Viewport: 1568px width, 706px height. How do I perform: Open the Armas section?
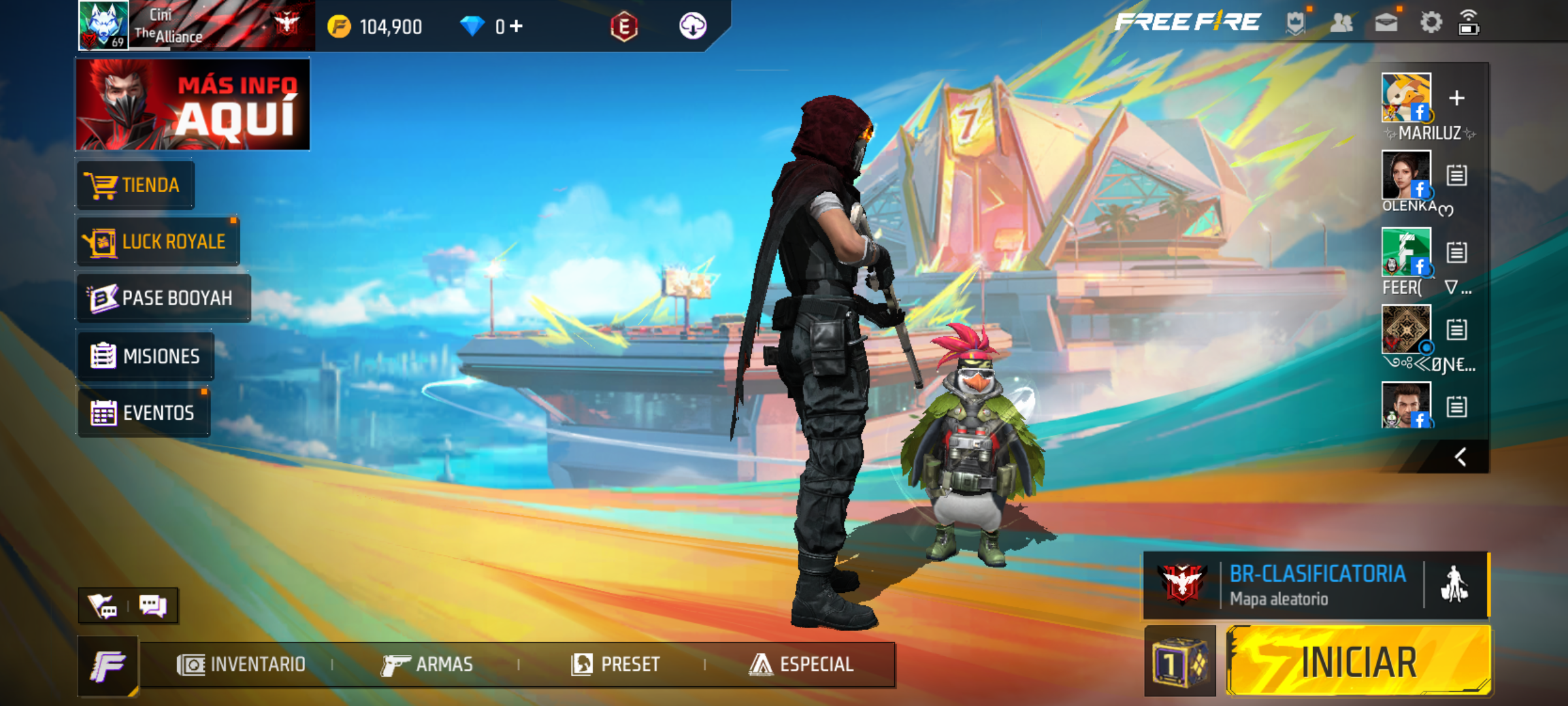click(427, 665)
